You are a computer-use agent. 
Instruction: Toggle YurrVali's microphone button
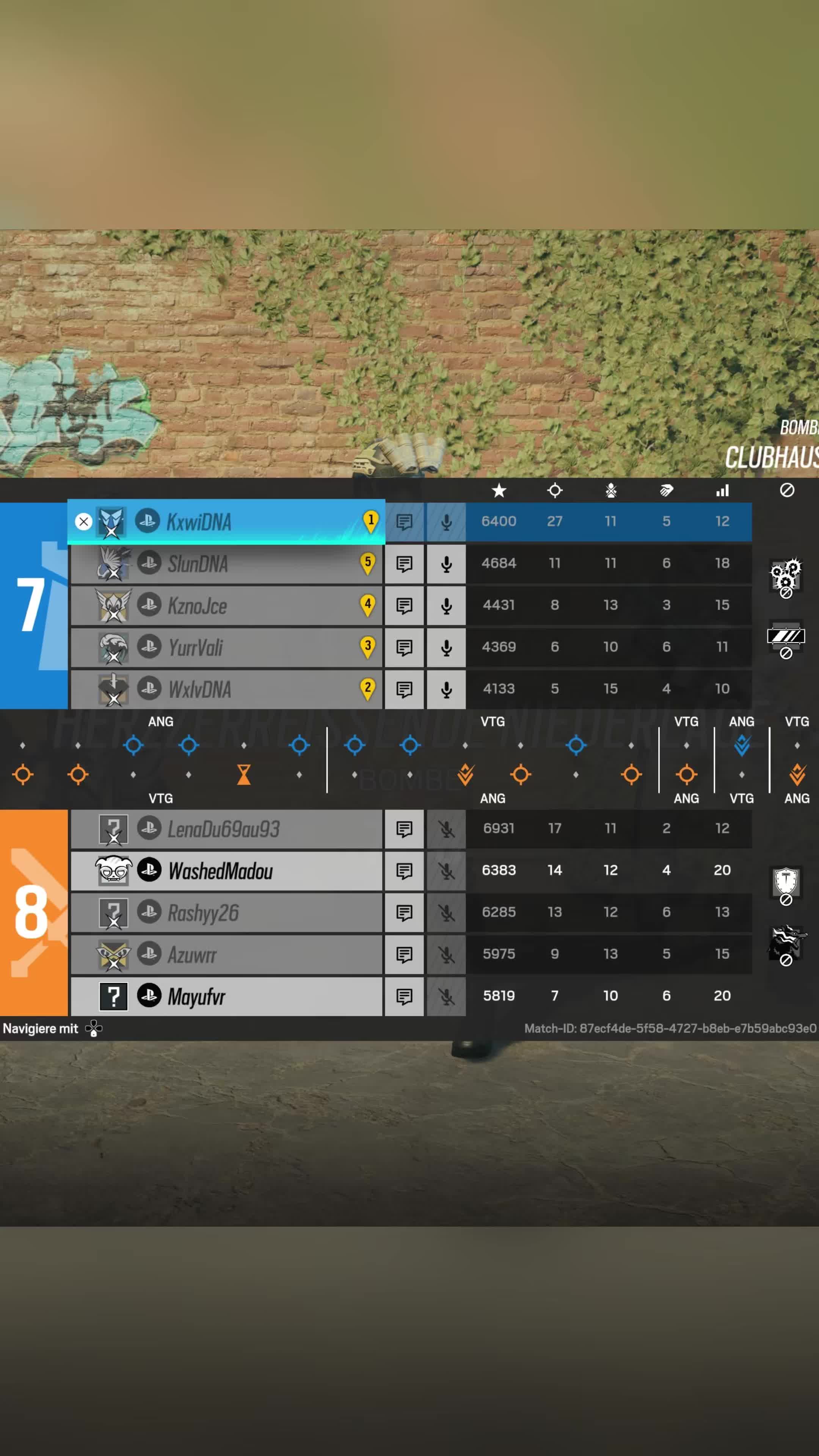[447, 647]
